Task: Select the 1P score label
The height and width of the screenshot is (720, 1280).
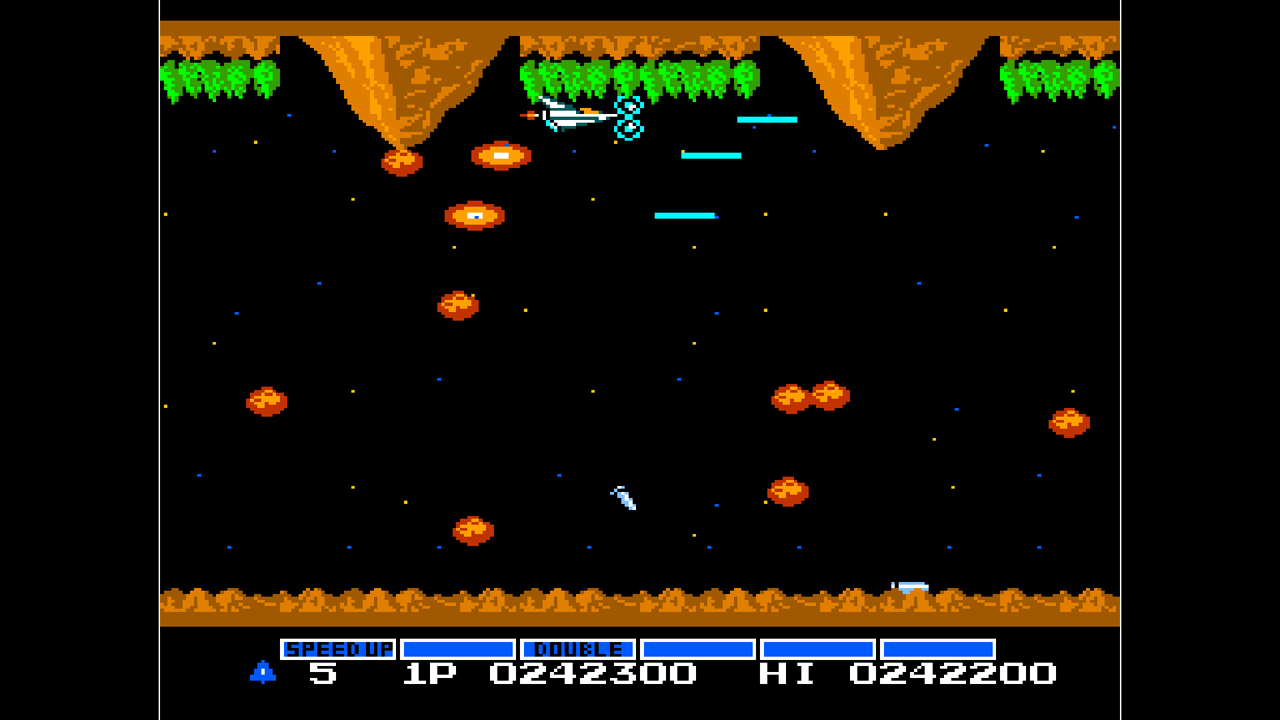Action: (x=432, y=673)
